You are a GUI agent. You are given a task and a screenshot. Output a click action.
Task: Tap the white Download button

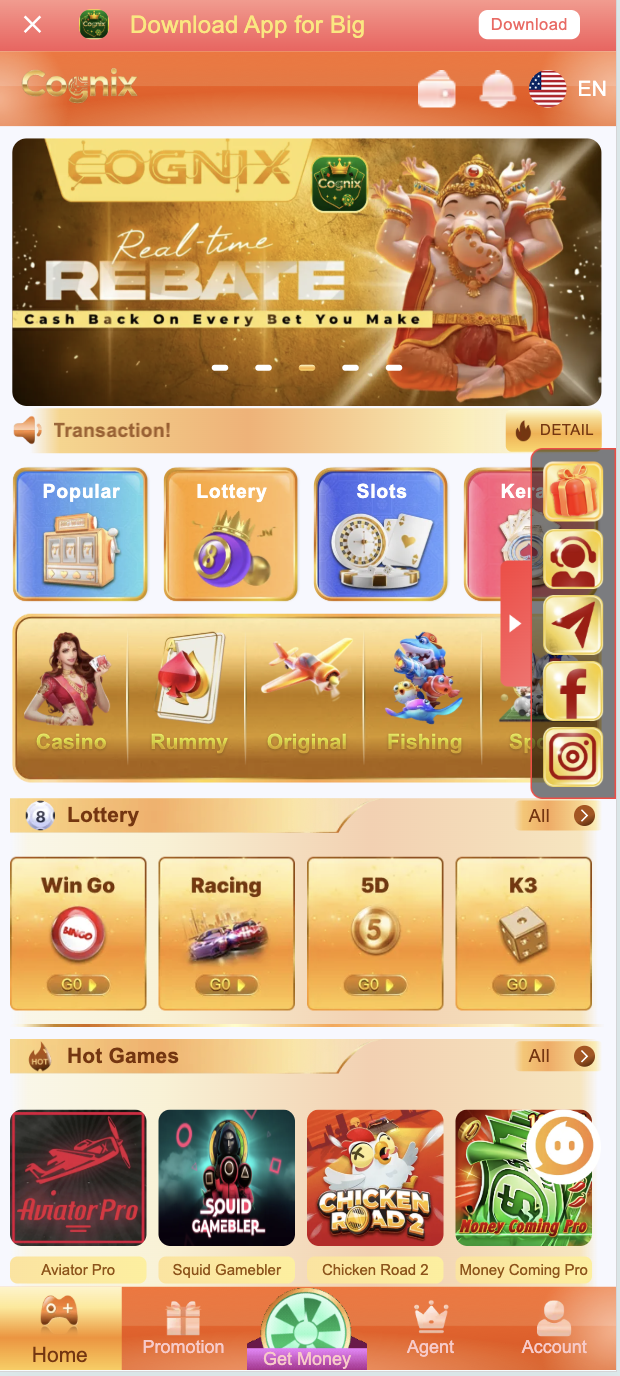(x=529, y=24)
